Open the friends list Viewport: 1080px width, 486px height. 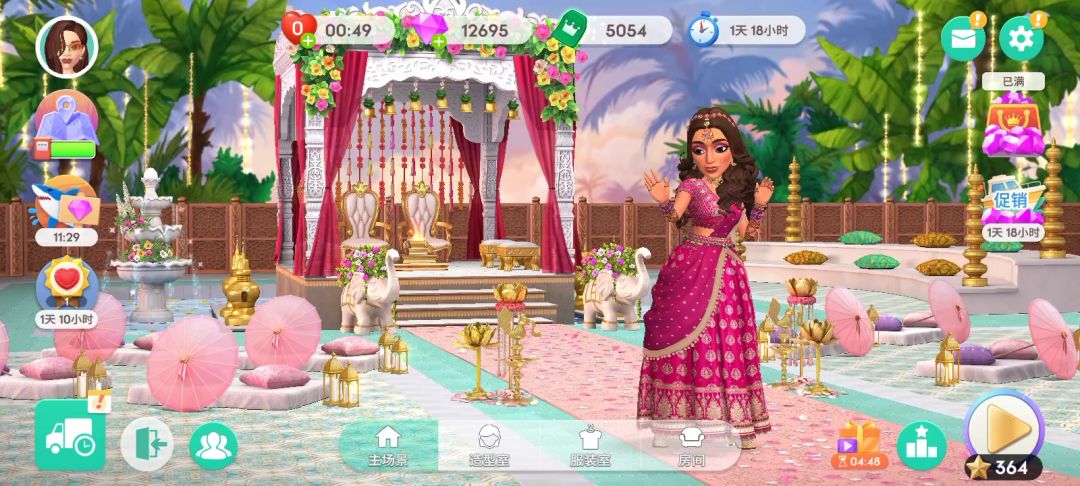[213, 446]
